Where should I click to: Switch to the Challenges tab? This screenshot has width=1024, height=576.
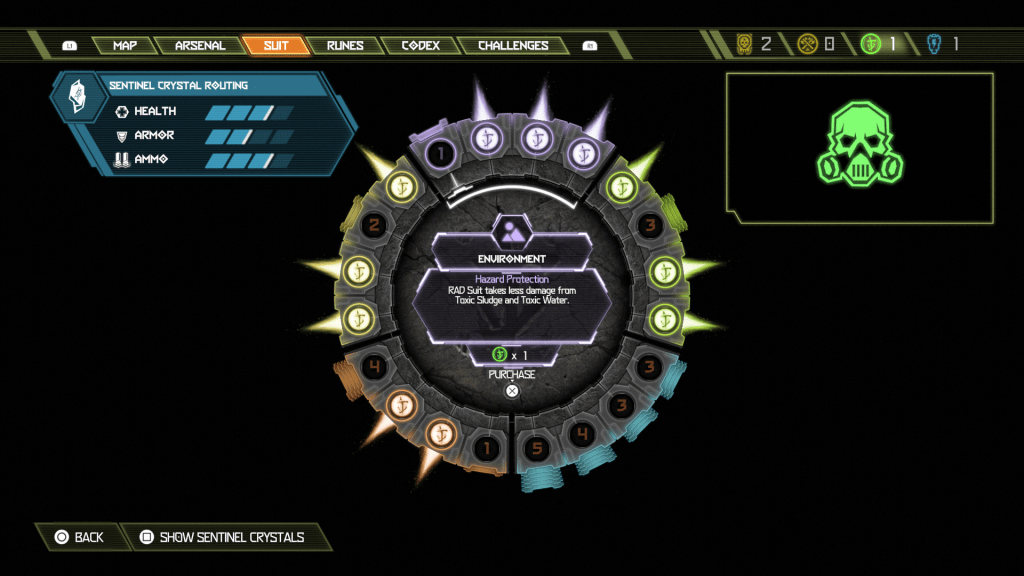click(513, 46)
